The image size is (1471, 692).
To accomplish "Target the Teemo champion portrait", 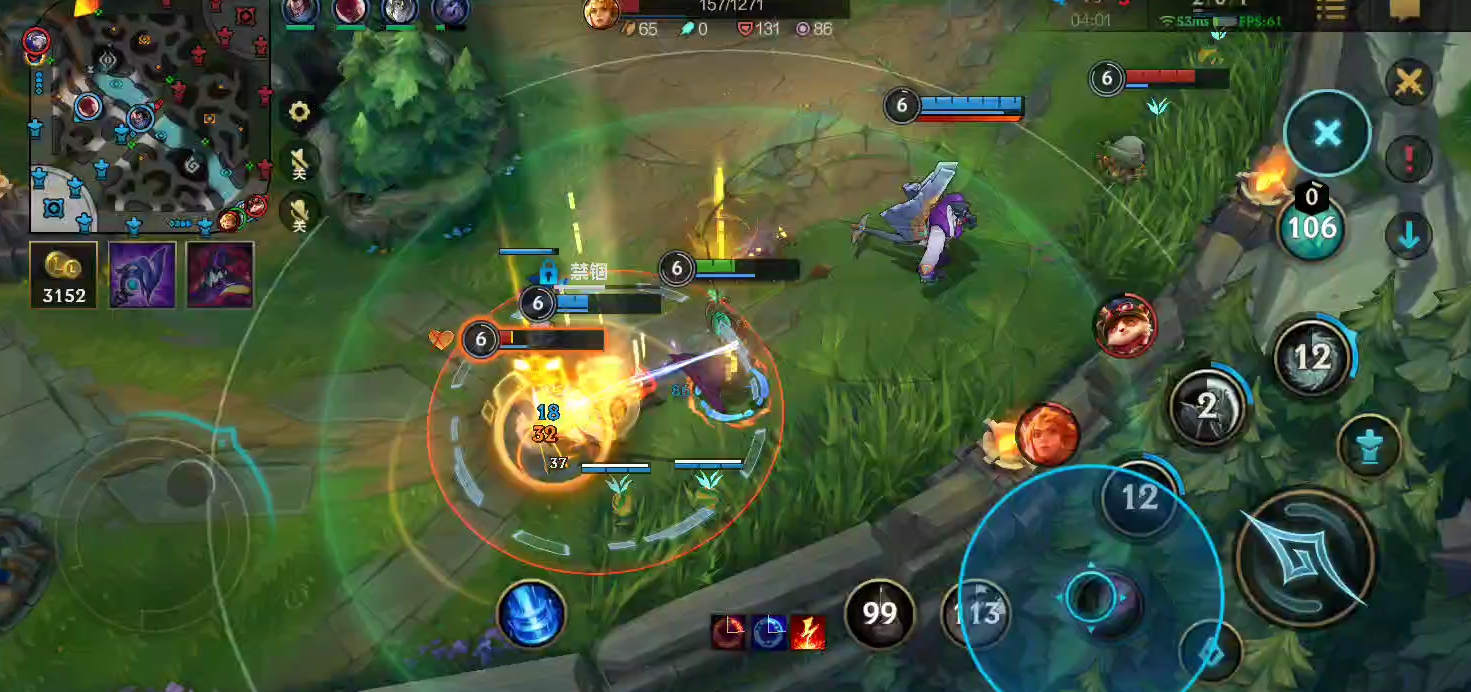I will tap(1125, 326).
